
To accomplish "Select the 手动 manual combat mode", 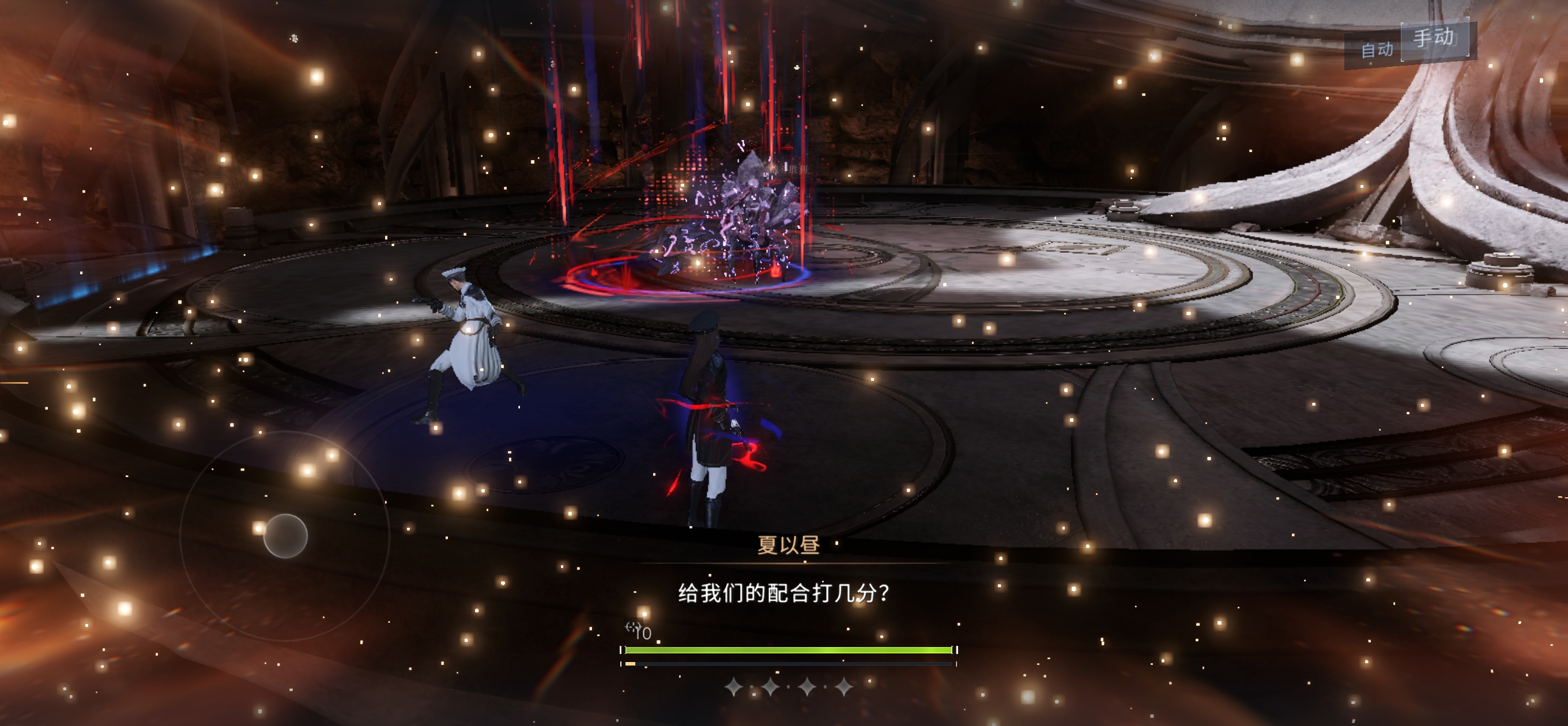I will coord(1434,39).
